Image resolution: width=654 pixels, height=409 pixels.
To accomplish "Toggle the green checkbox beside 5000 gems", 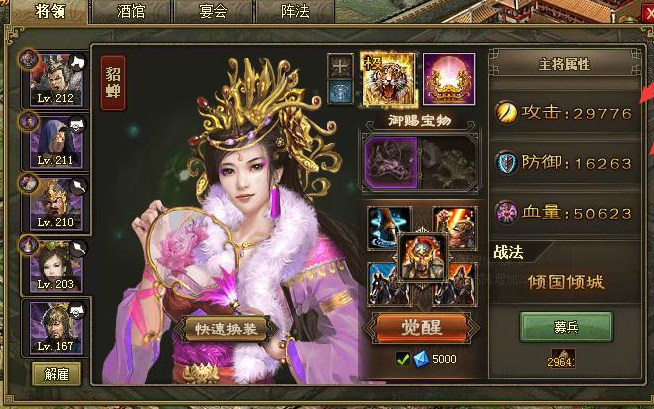I will pos(402,359).
